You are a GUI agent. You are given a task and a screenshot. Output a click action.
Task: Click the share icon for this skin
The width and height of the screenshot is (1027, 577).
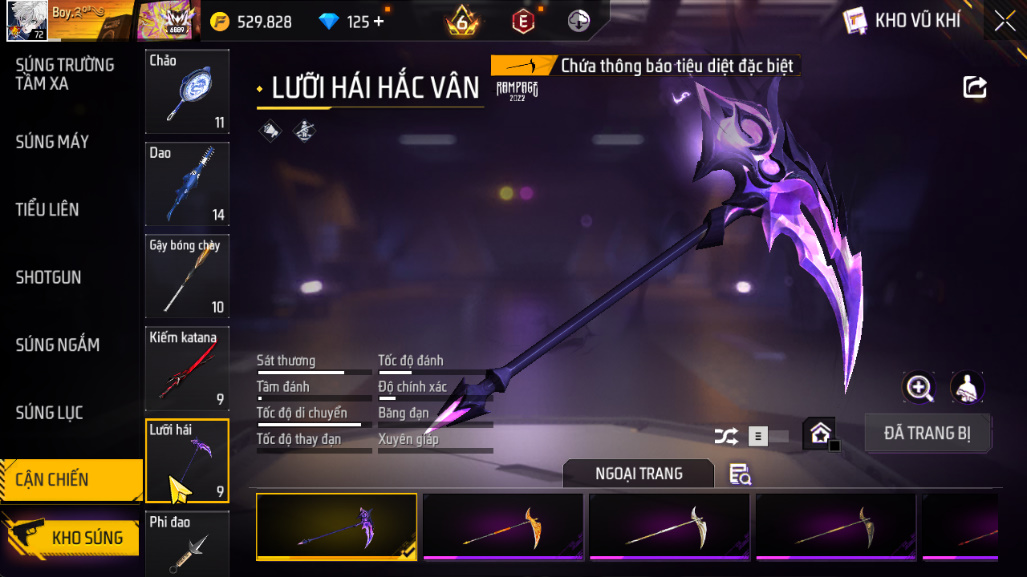975,87
